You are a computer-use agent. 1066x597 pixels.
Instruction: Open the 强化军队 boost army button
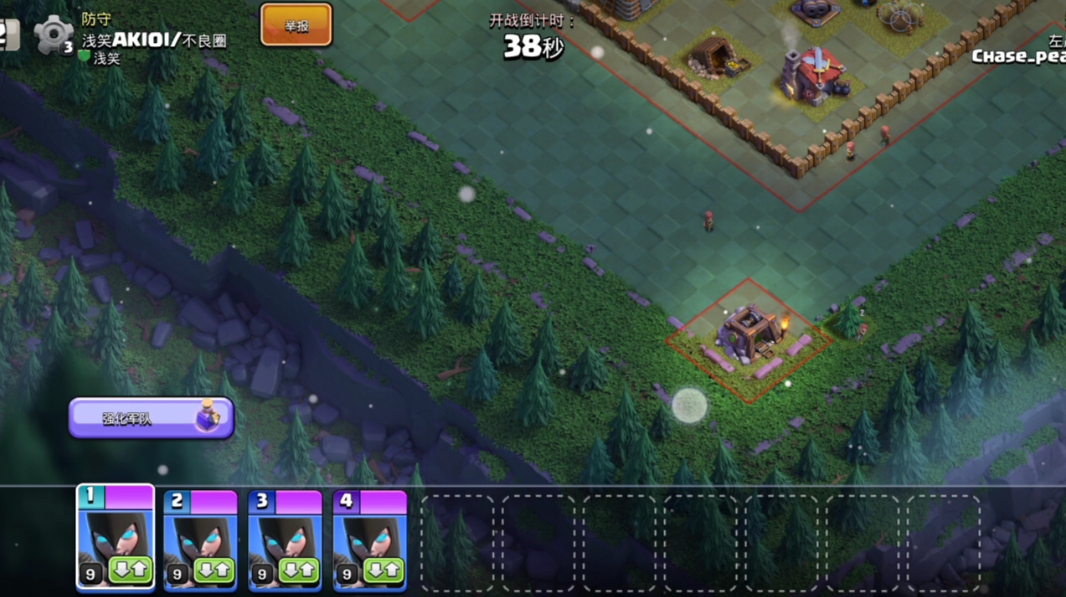[150, 418]
